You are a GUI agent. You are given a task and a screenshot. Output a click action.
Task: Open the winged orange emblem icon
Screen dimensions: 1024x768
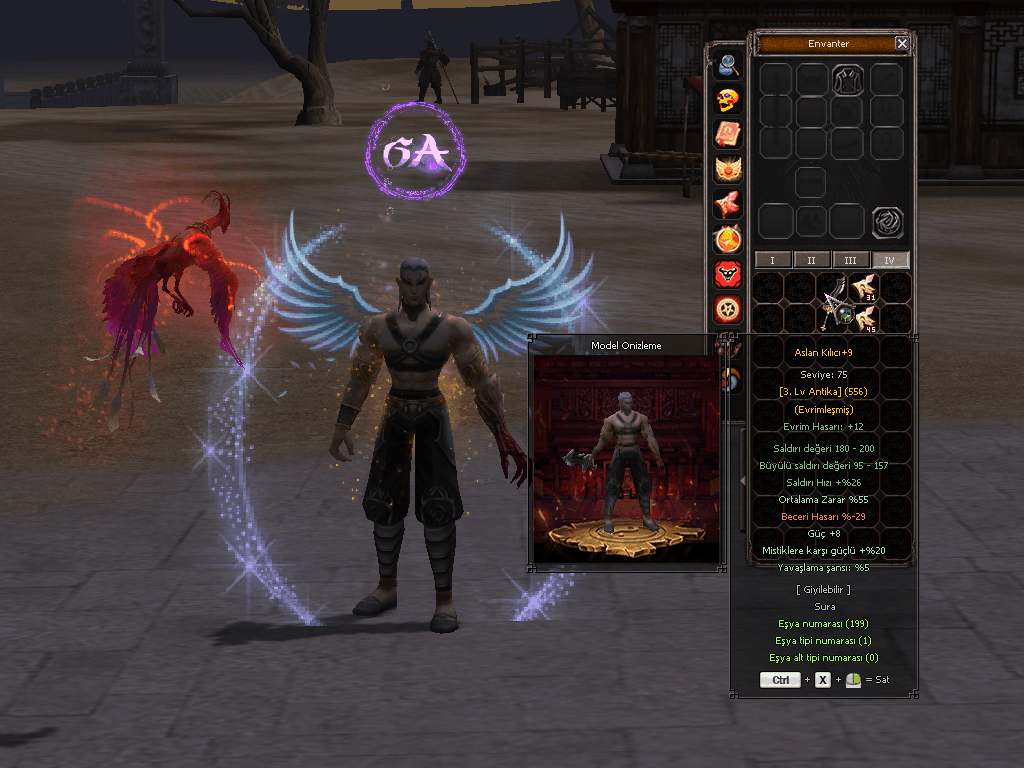pyautogui.click(x=727, y=170)
